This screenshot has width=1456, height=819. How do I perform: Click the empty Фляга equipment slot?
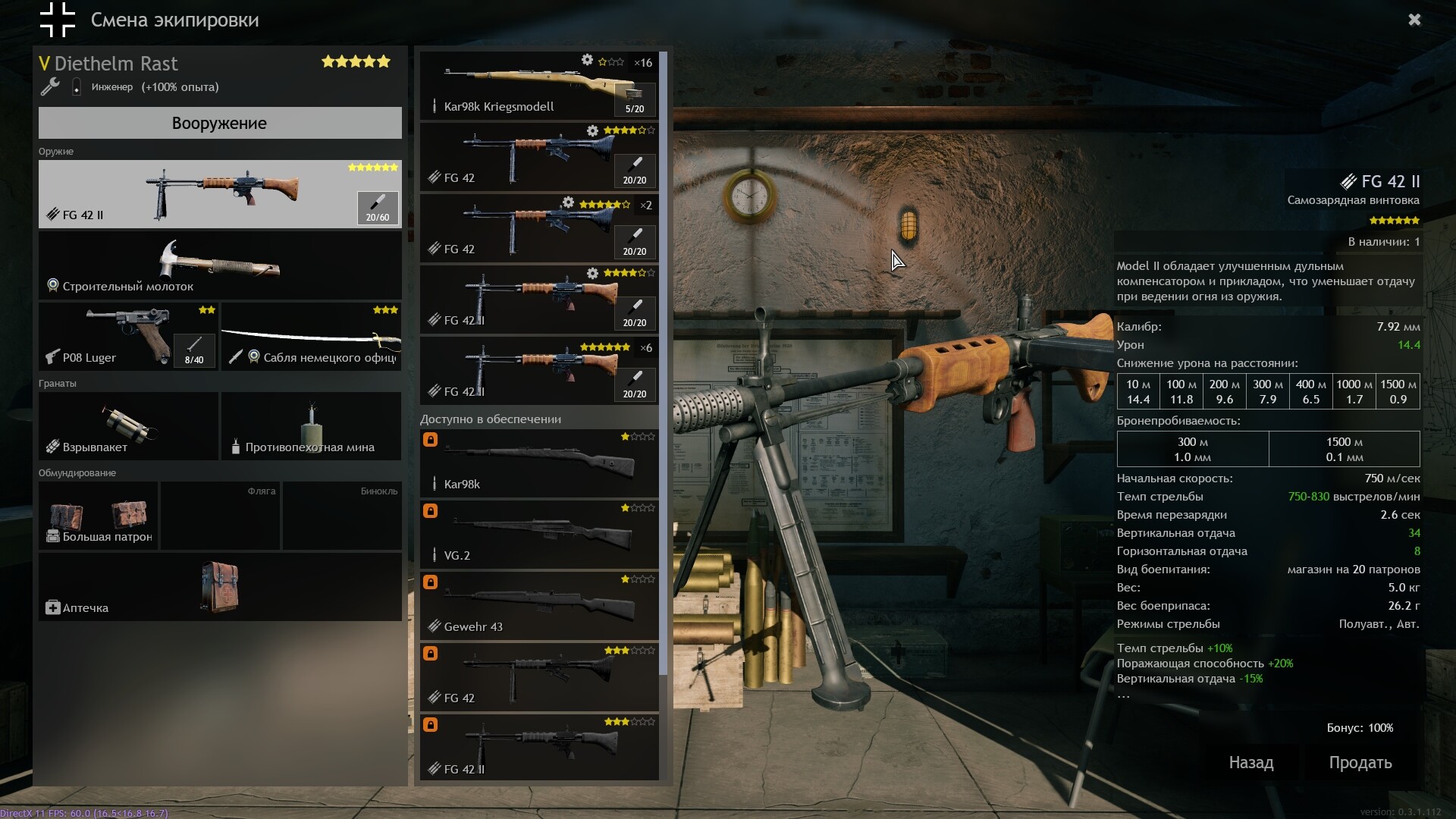[220, 516]
